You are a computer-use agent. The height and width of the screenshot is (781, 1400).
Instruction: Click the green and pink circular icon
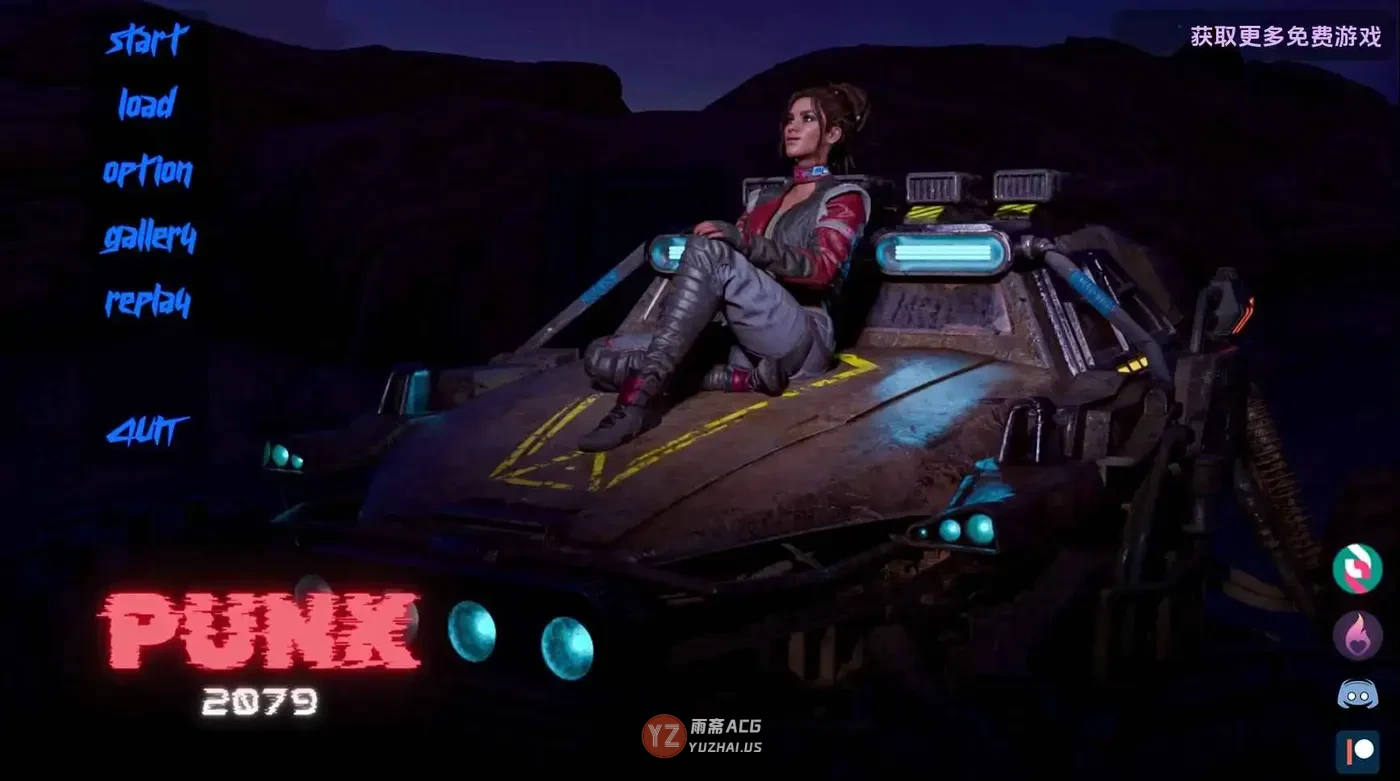click(1357, 568)
